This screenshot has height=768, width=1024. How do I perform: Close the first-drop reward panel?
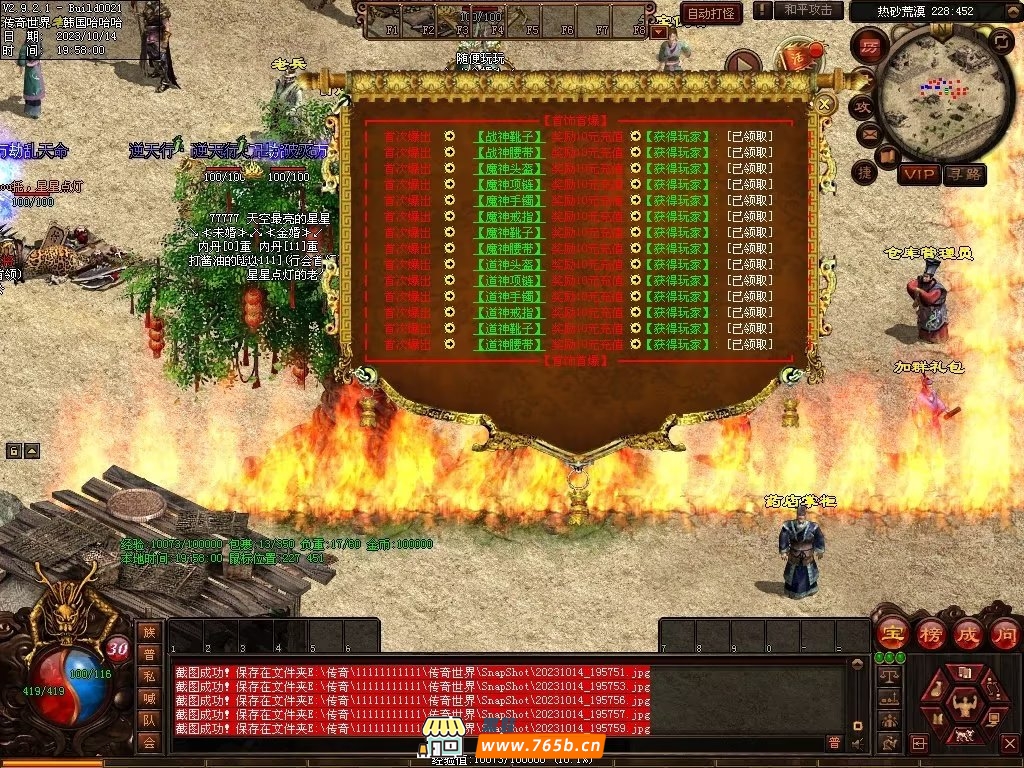click(825, 103)
